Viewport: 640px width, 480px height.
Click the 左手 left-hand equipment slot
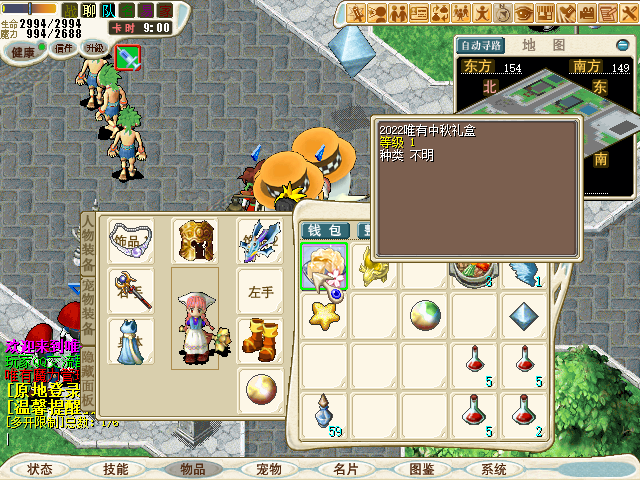(259, 291)
